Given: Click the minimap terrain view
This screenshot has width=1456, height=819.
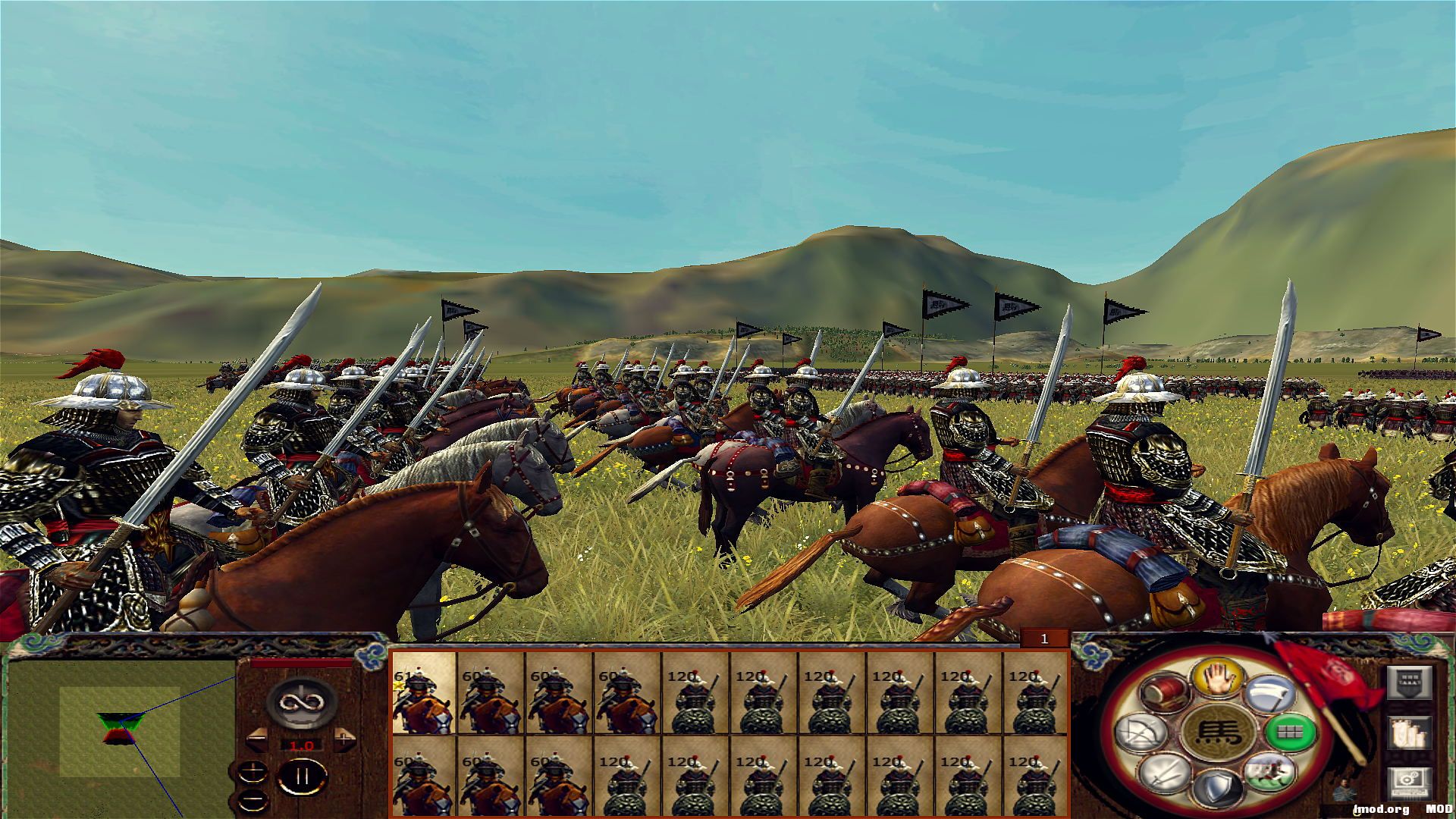Looking at the screenshot, I should (121, 728).
